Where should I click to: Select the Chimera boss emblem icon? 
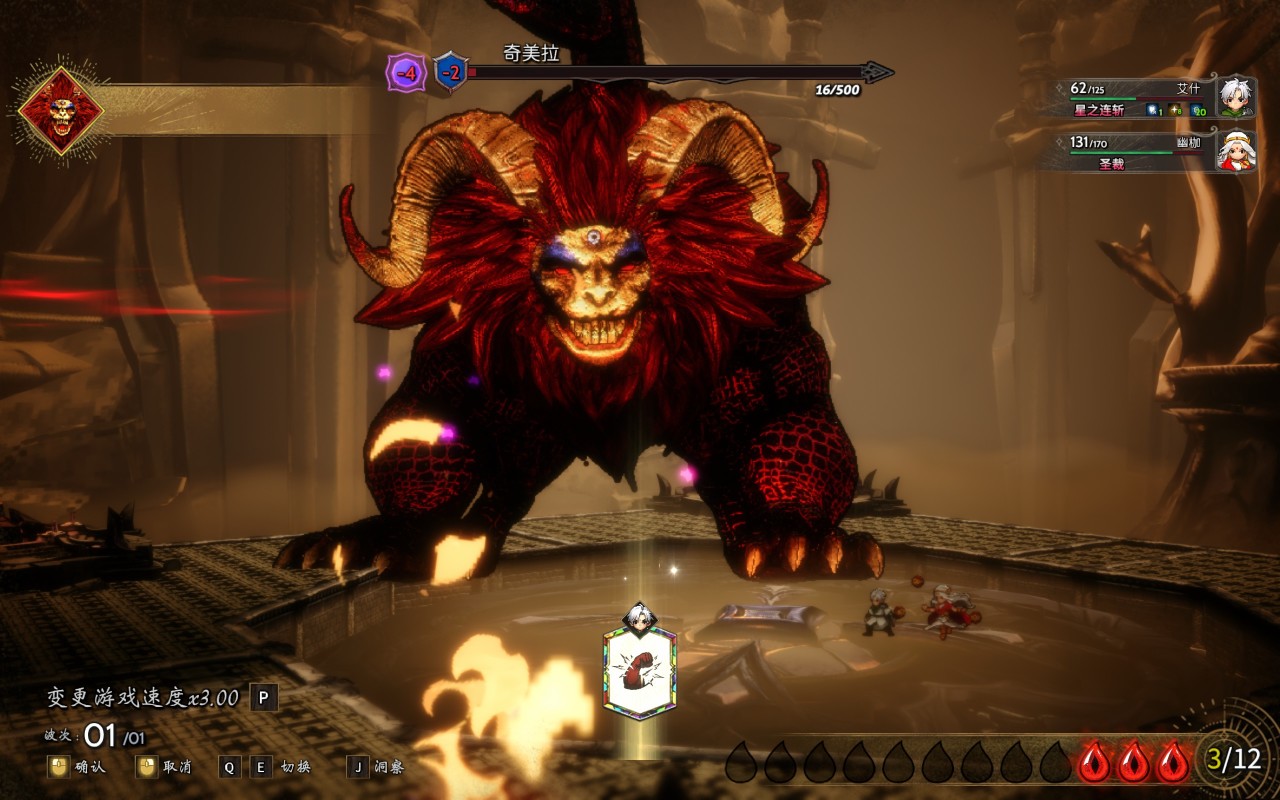click(61, 110)
